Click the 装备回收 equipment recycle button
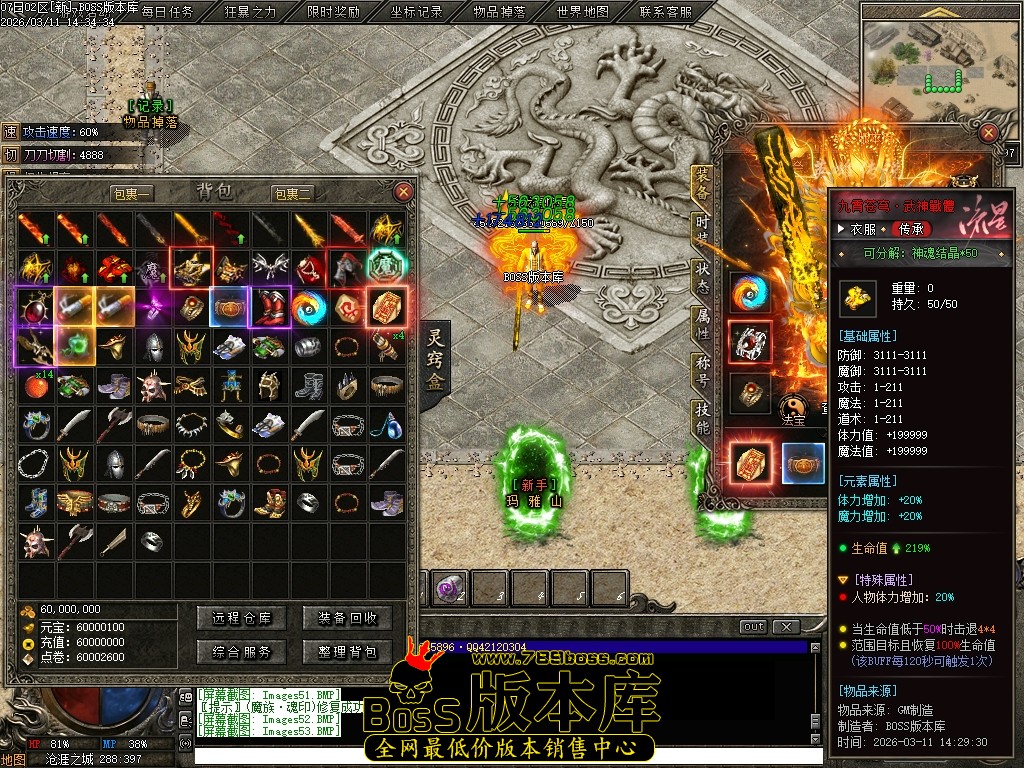Viewport: 1024px width, 768px height. 347,618
